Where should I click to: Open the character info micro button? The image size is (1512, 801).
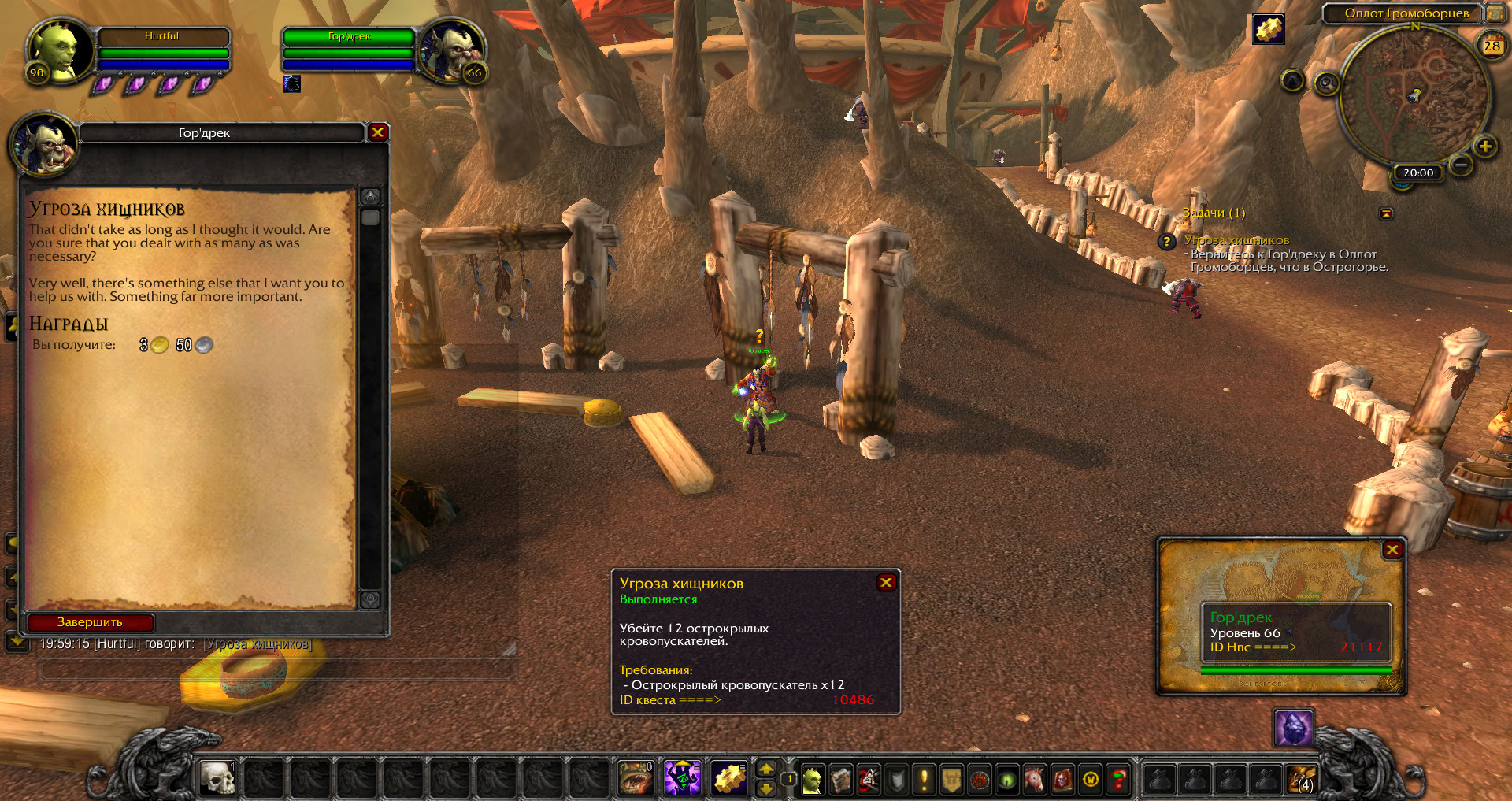tap(812, 780)
